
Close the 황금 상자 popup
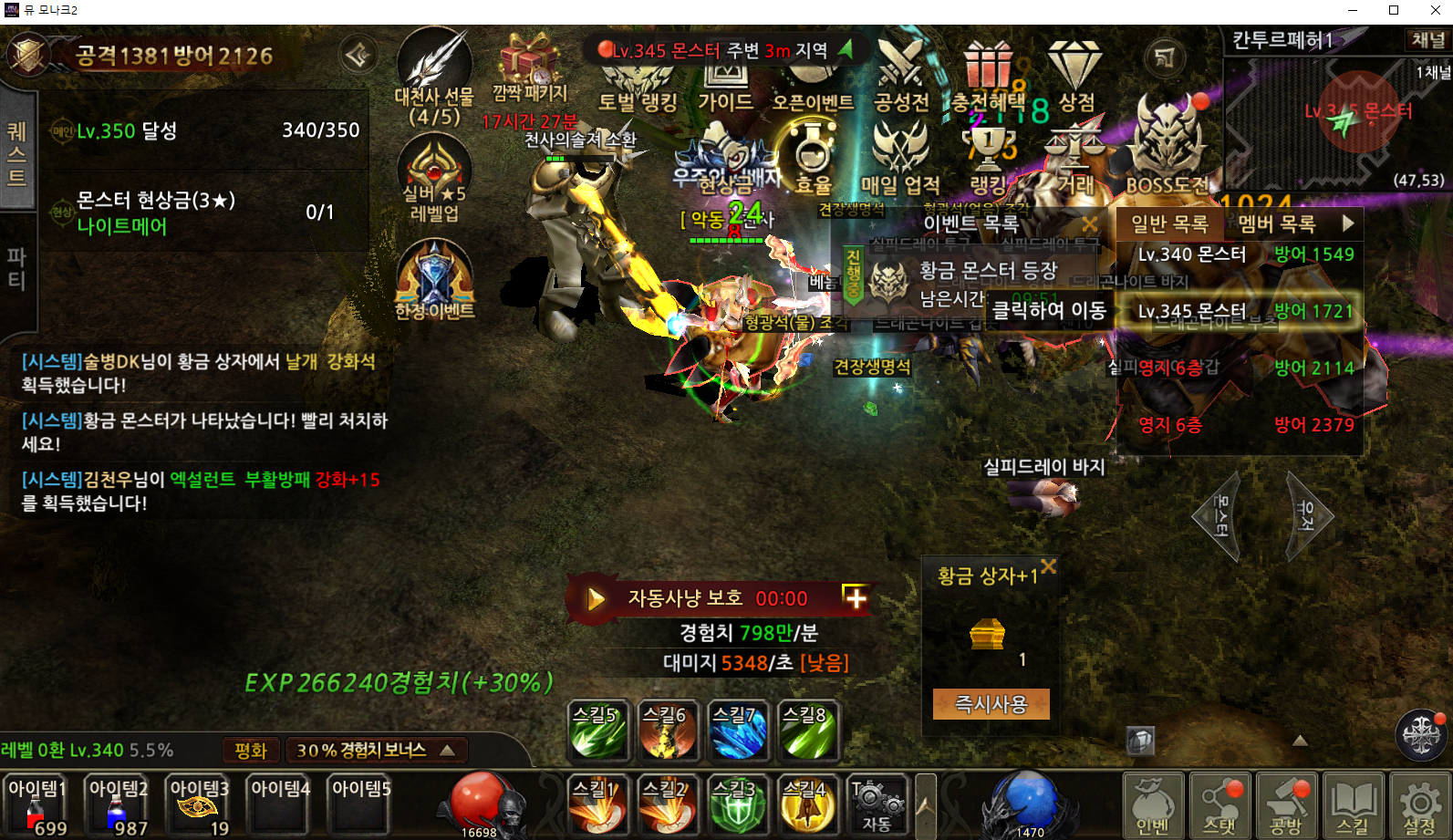[x=1049, y=566]
